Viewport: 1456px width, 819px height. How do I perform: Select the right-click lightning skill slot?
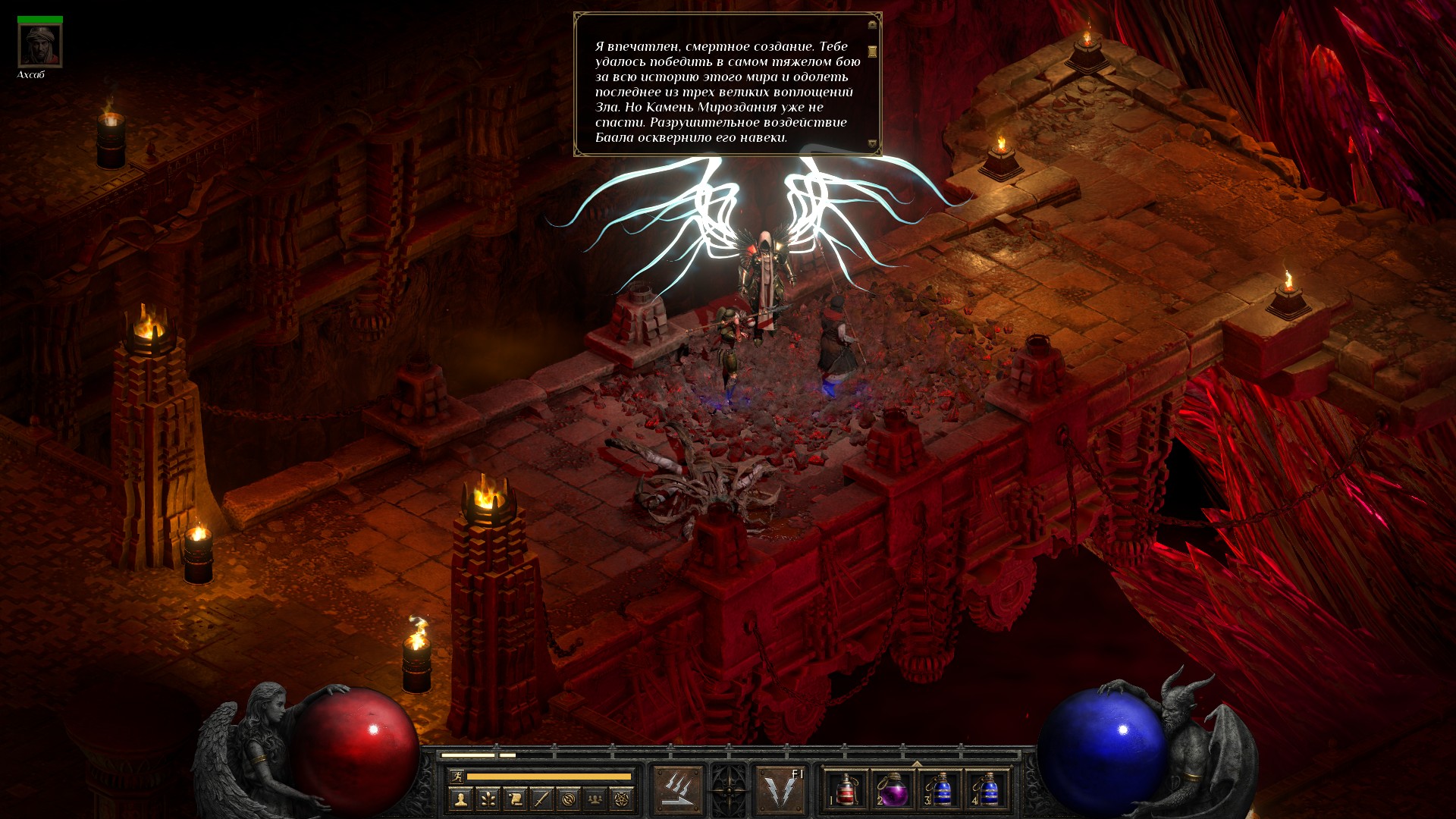tap(780, 790)
